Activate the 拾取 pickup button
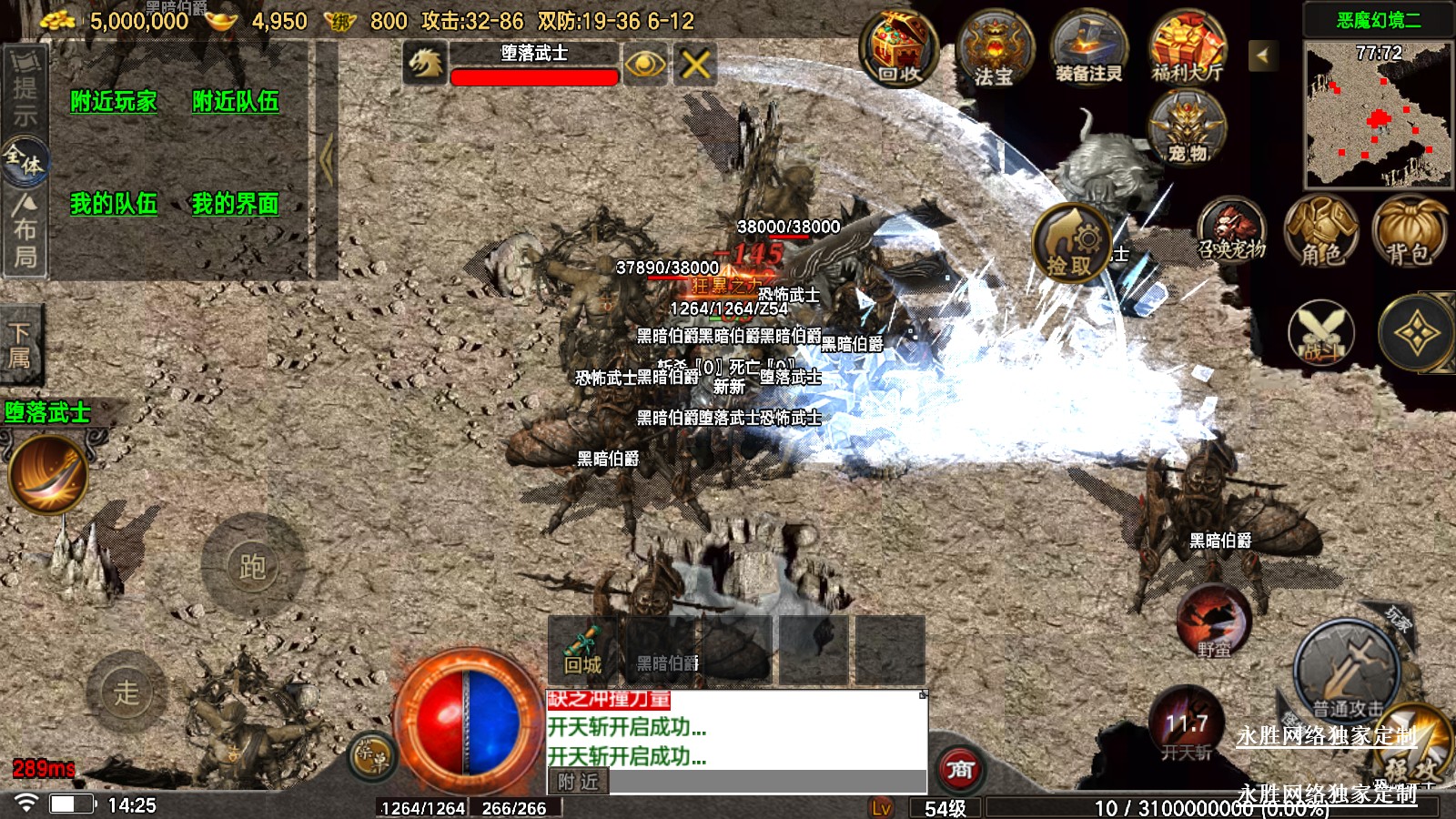This screenshot has width=1456, height=819. coord(1071,243)
